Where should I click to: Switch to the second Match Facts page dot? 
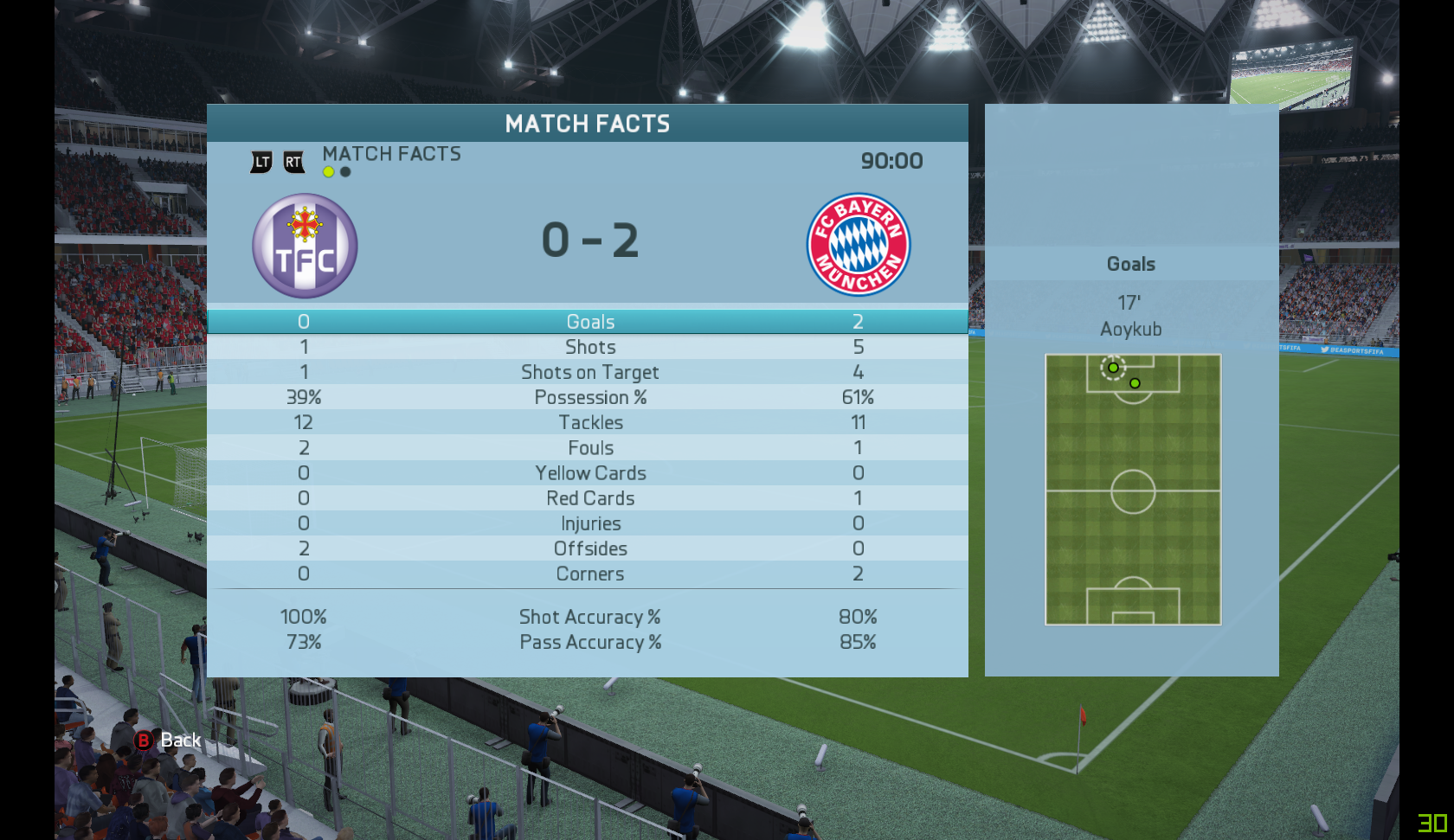tap(345, 172)
